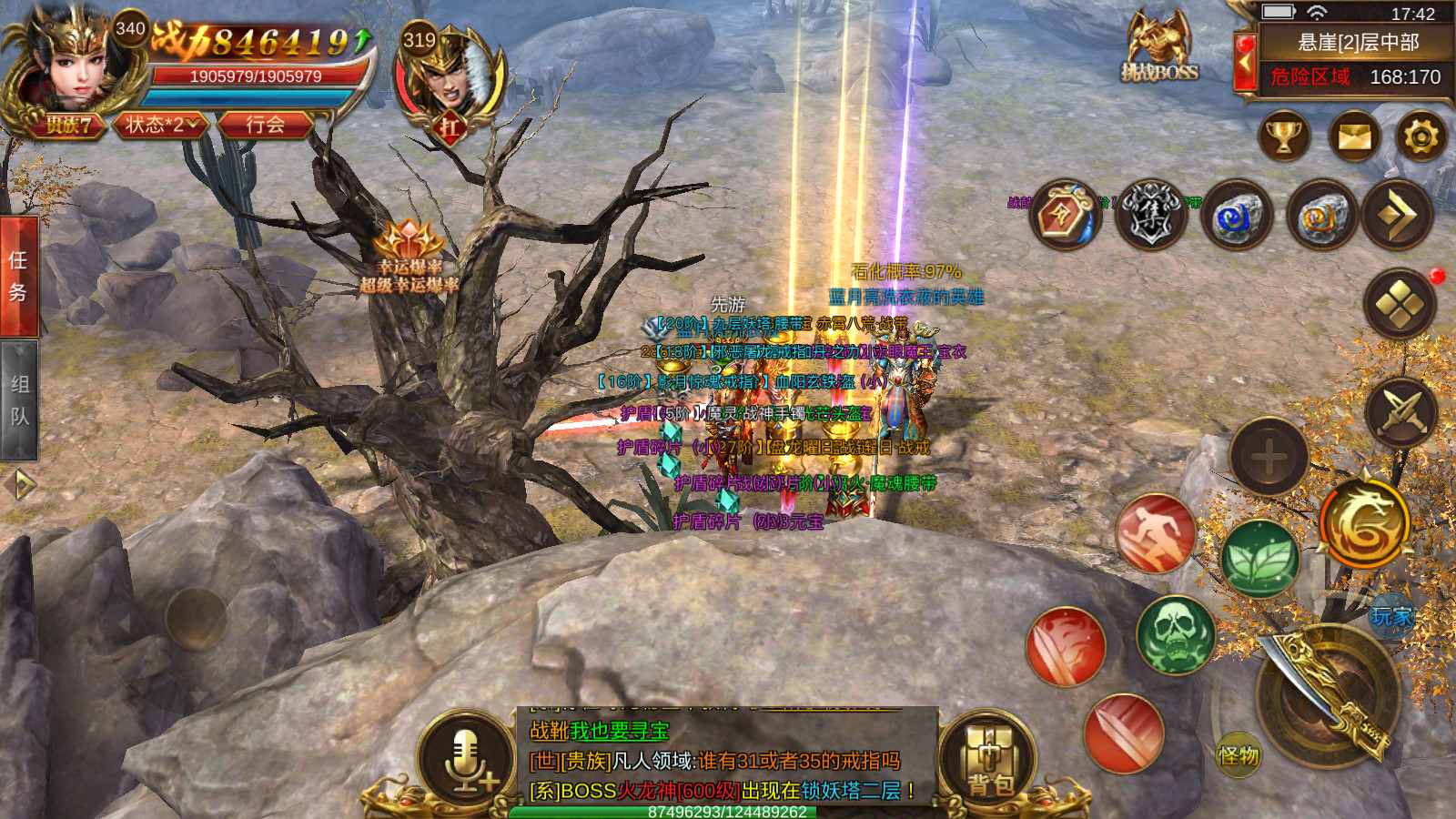Open the 任务 quest tab
The width and height of the screenshot is (1456, 819).
pyautogui.click(x=18, y=277)
